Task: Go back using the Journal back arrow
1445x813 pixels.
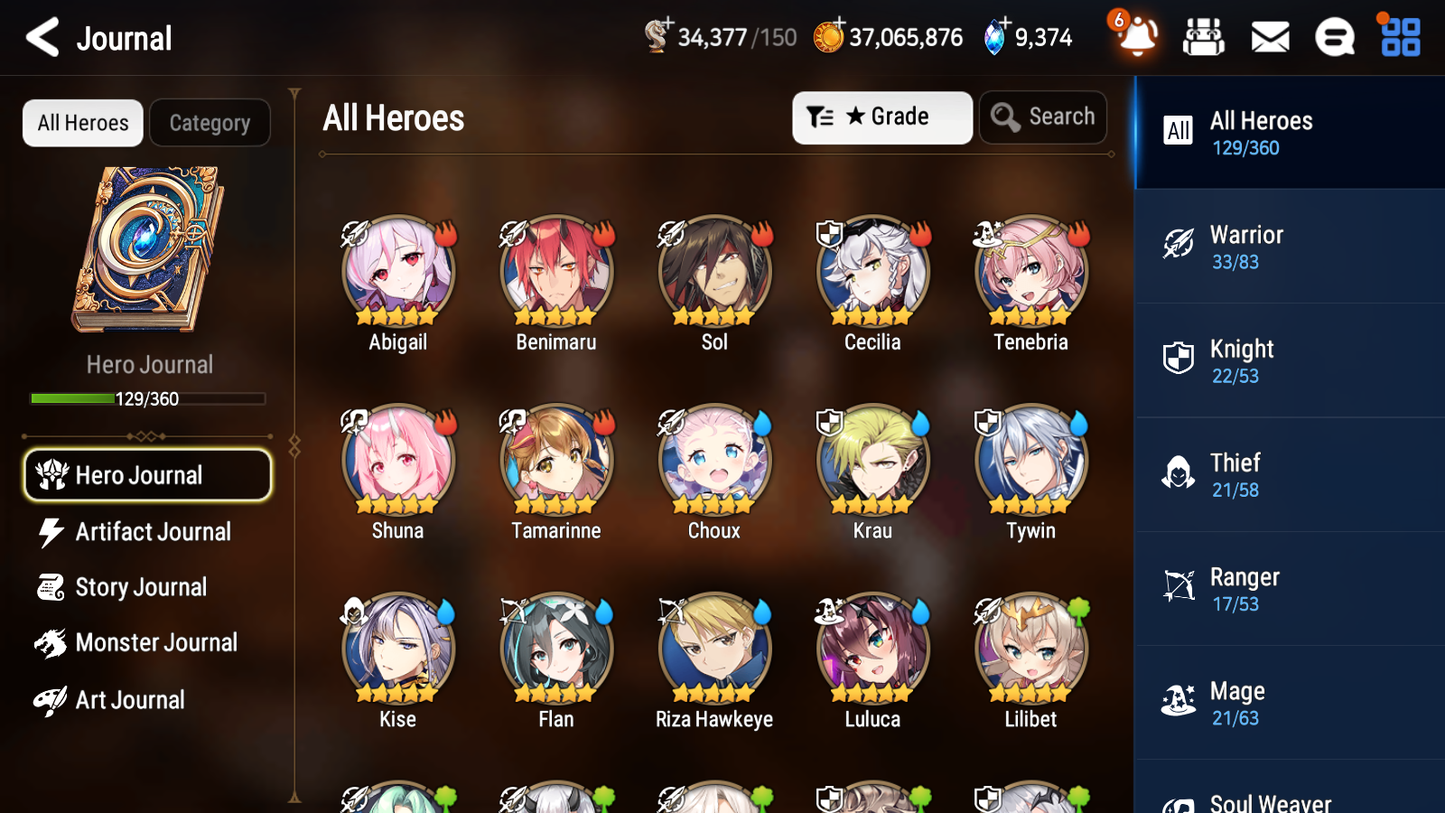Action: click(x=42, y=36)
